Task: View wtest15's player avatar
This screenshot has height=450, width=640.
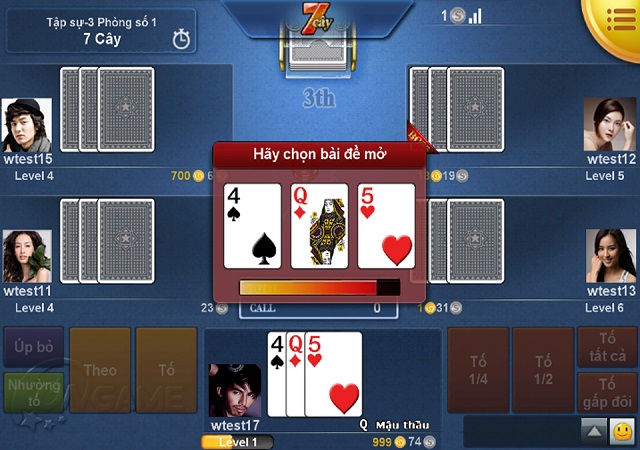Action: 27,124
